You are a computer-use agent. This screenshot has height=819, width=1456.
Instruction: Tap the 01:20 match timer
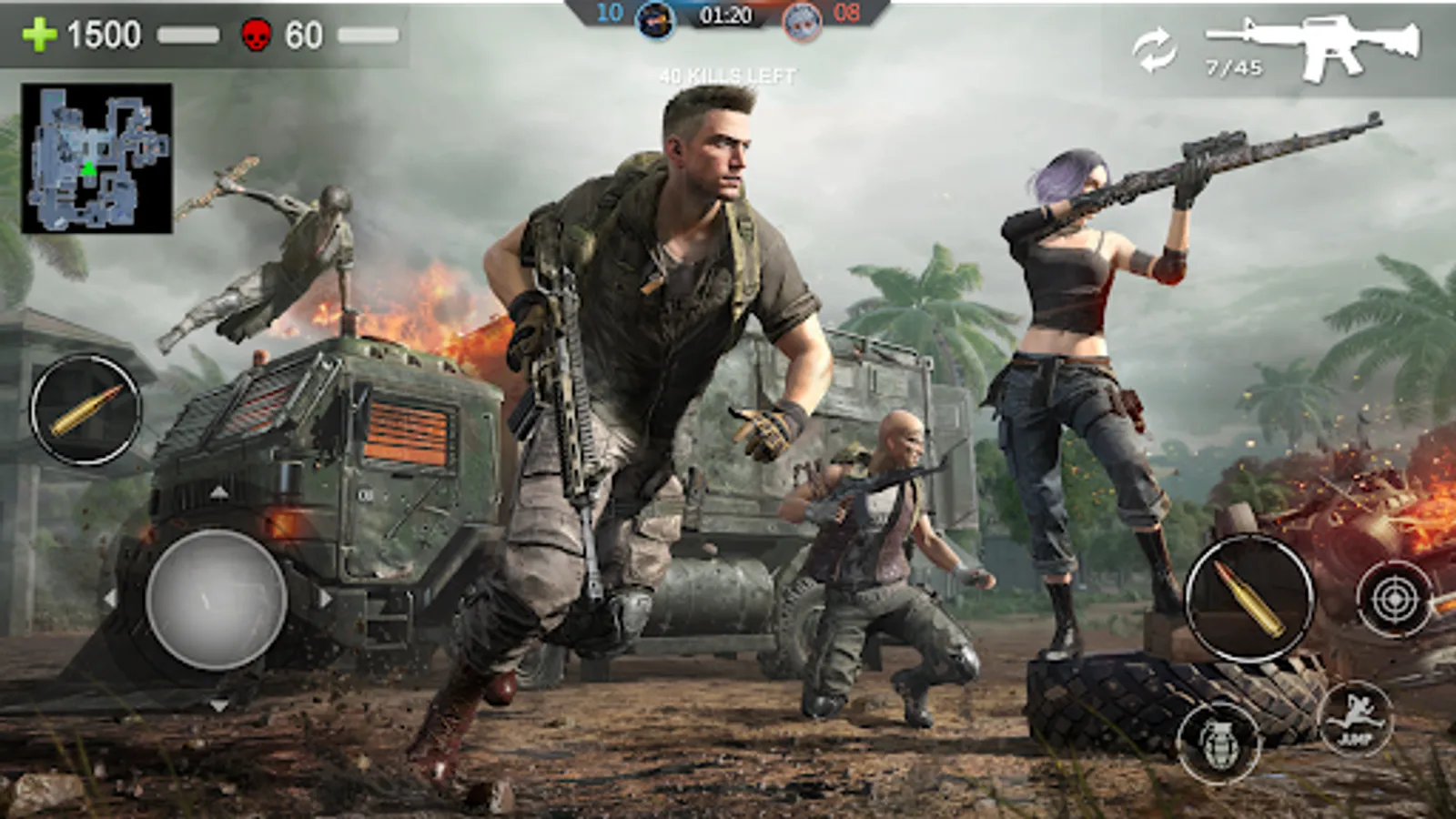click(727, 15)
